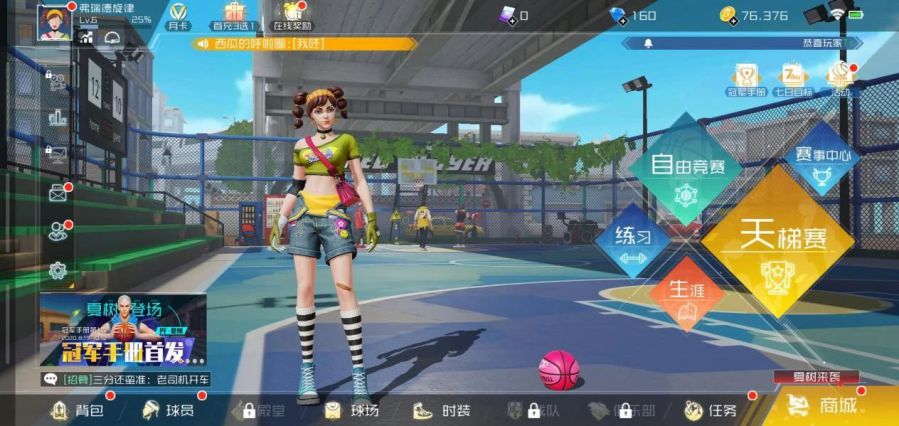
Task: Open the 月卡 monthly card offer
Action: (179, 16)
